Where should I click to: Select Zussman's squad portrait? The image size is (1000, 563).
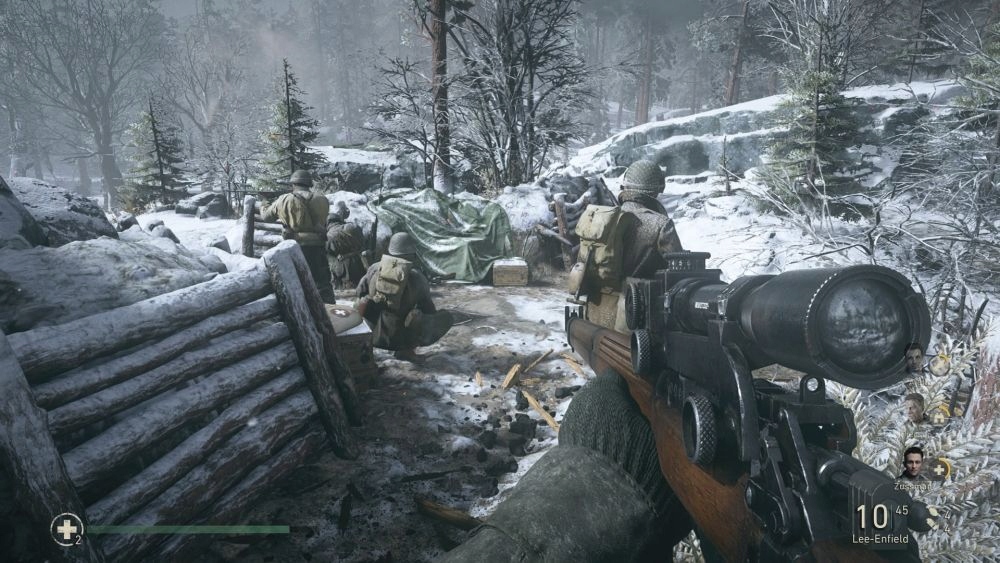(x=911, y=463)
